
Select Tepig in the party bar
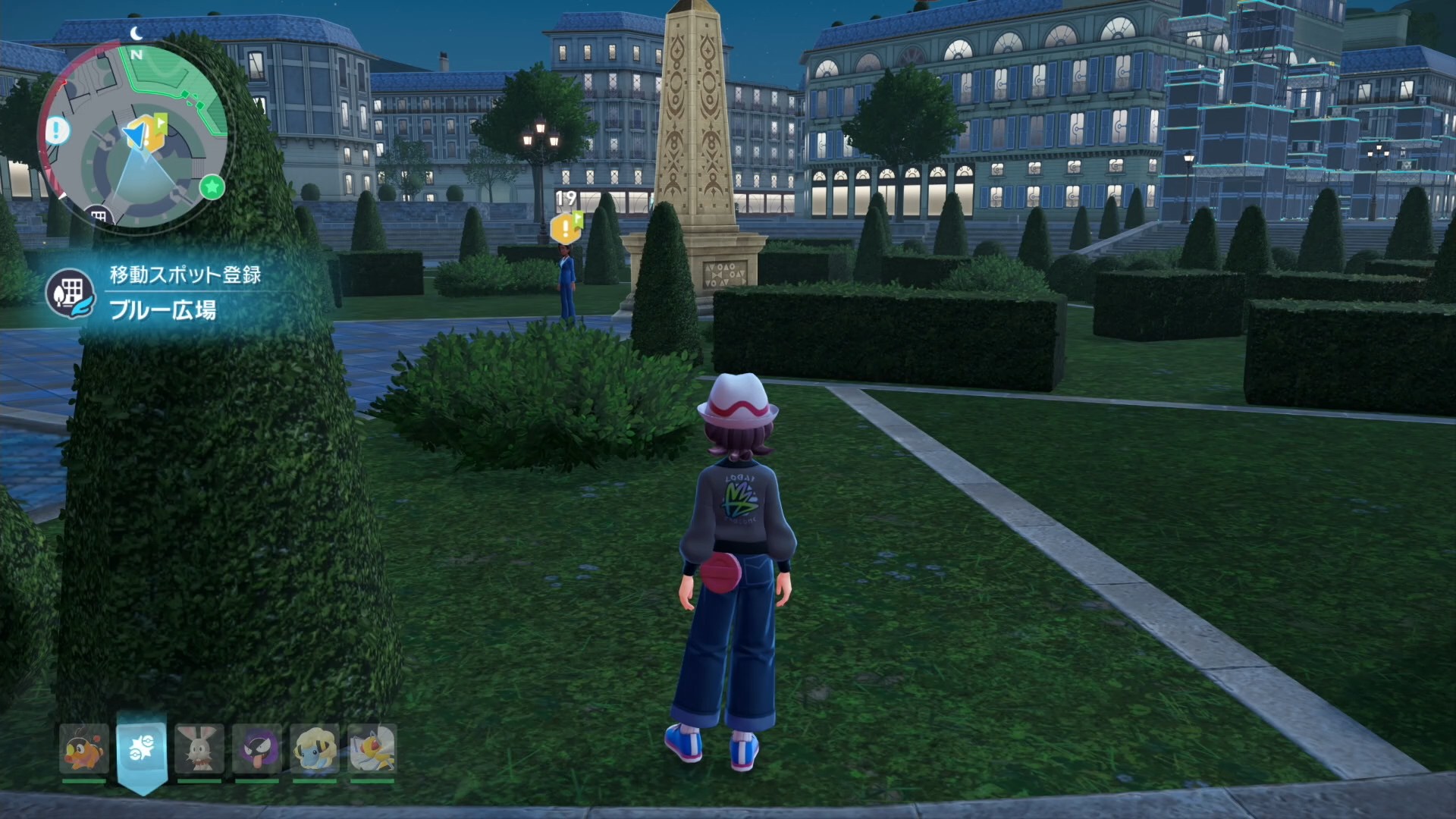pyautogui.click(x=83, y=749)
